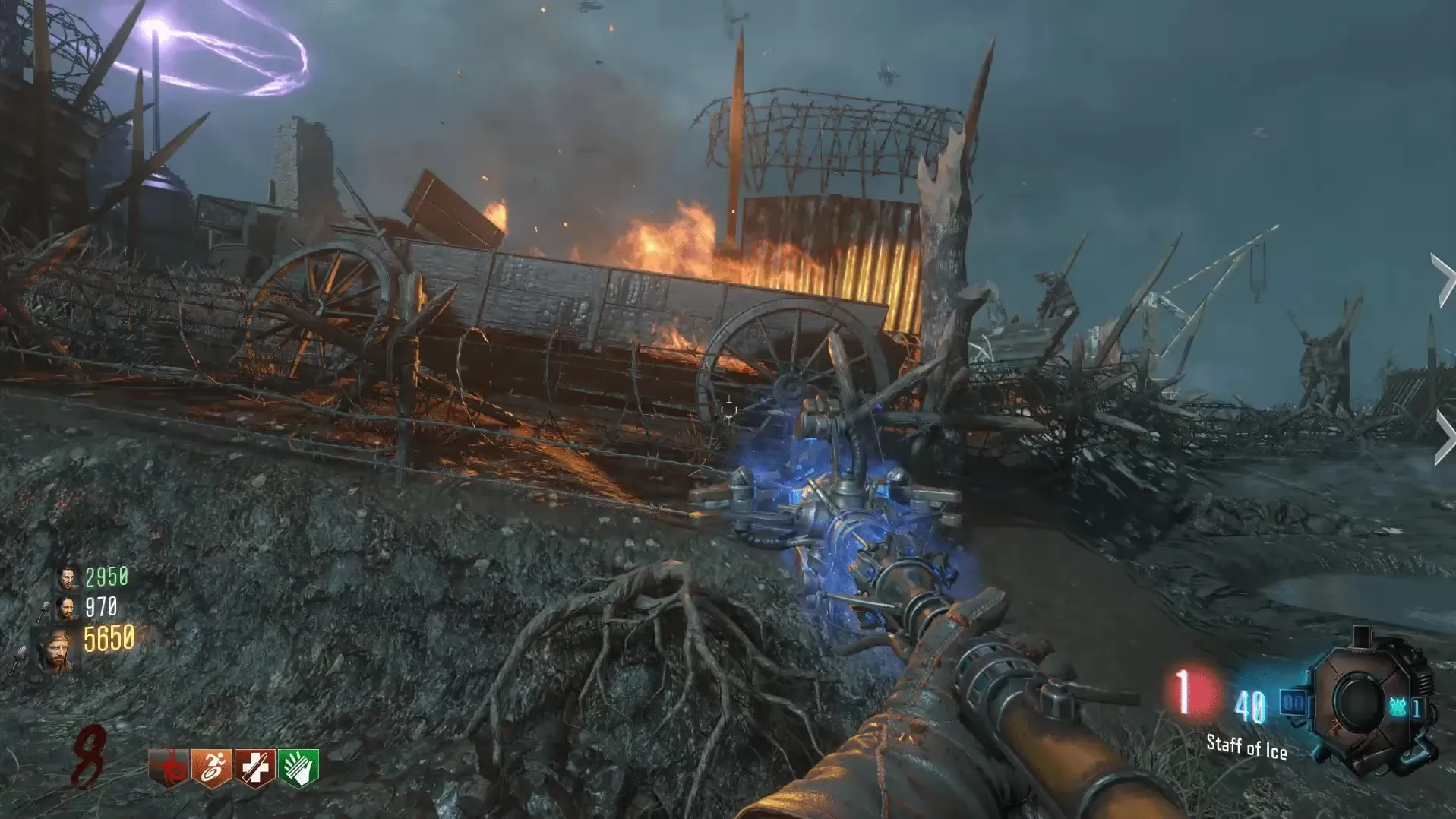Image resolution: width=1456 pixels, height=819 pixels.
Task: Select the top player portrait with 2950 points
Action: tap(68, 579)
